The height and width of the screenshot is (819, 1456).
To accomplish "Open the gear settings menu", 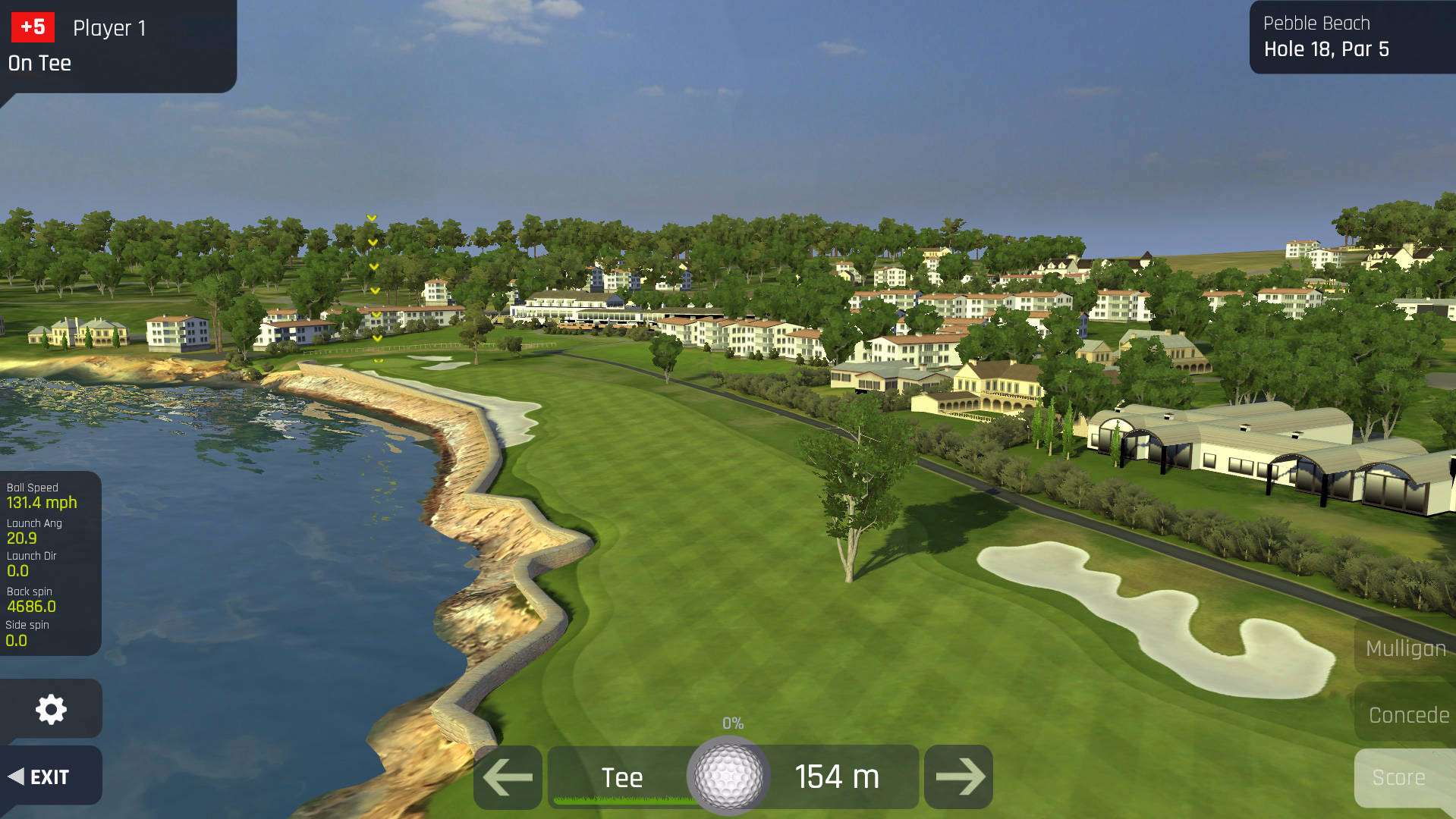I will [x=51, y=709].
